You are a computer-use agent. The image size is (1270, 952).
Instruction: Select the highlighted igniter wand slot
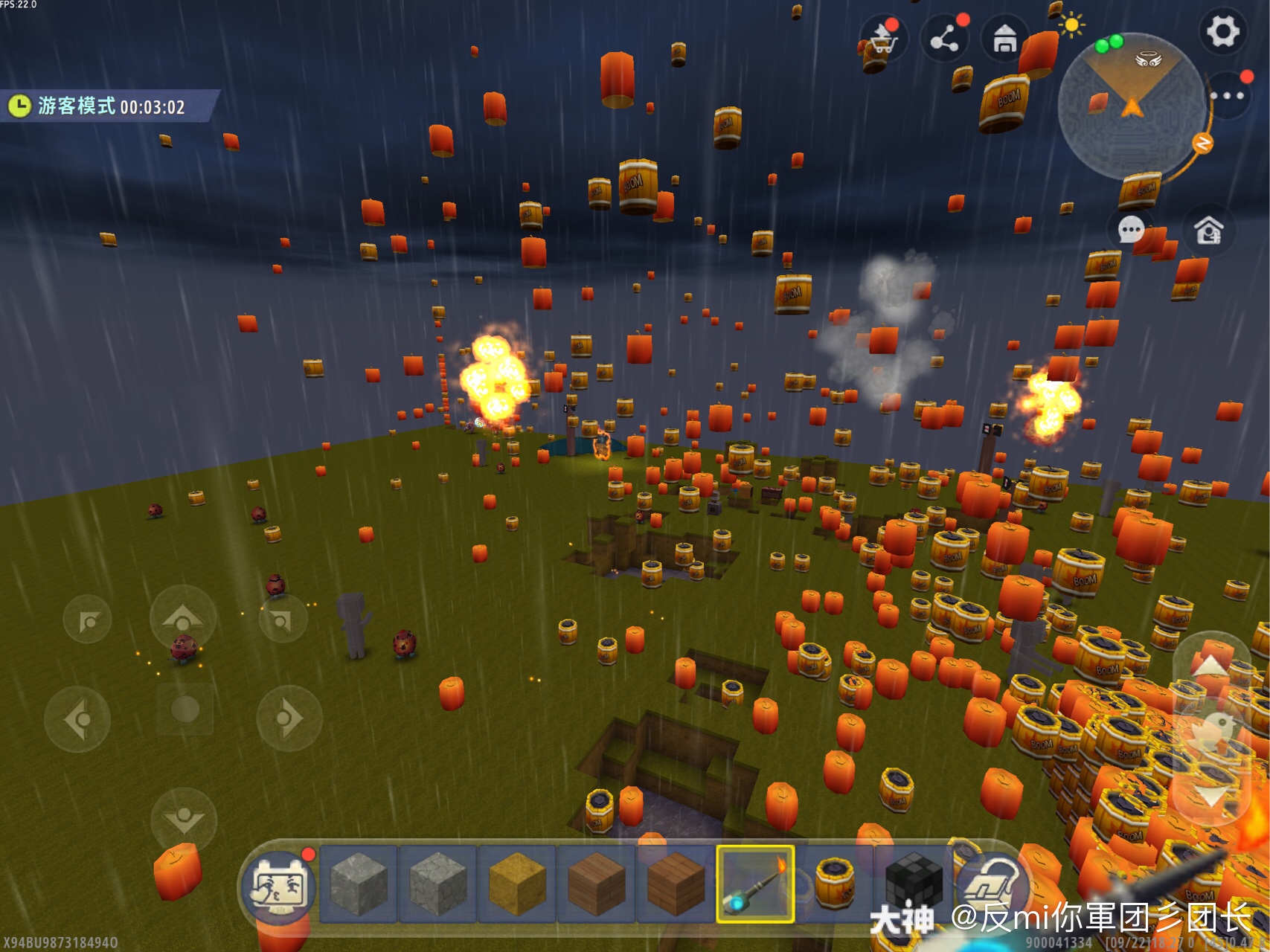click(755, 884)
